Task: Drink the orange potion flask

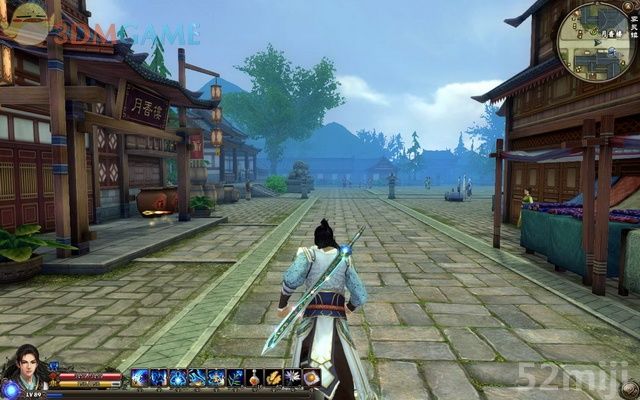Action: click(254, 378)
